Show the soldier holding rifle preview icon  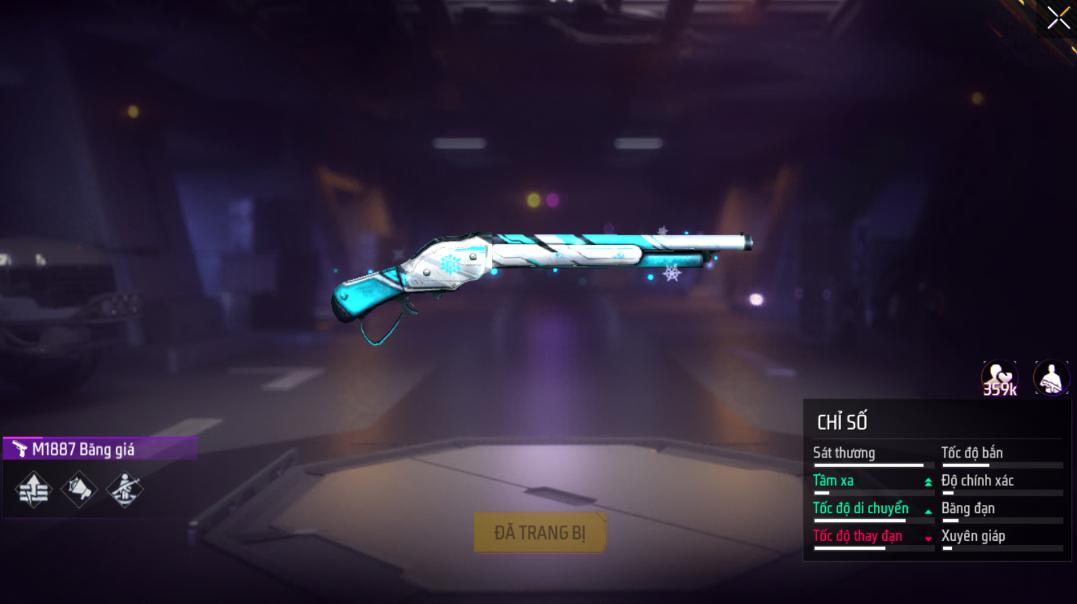pos(1050,378)
